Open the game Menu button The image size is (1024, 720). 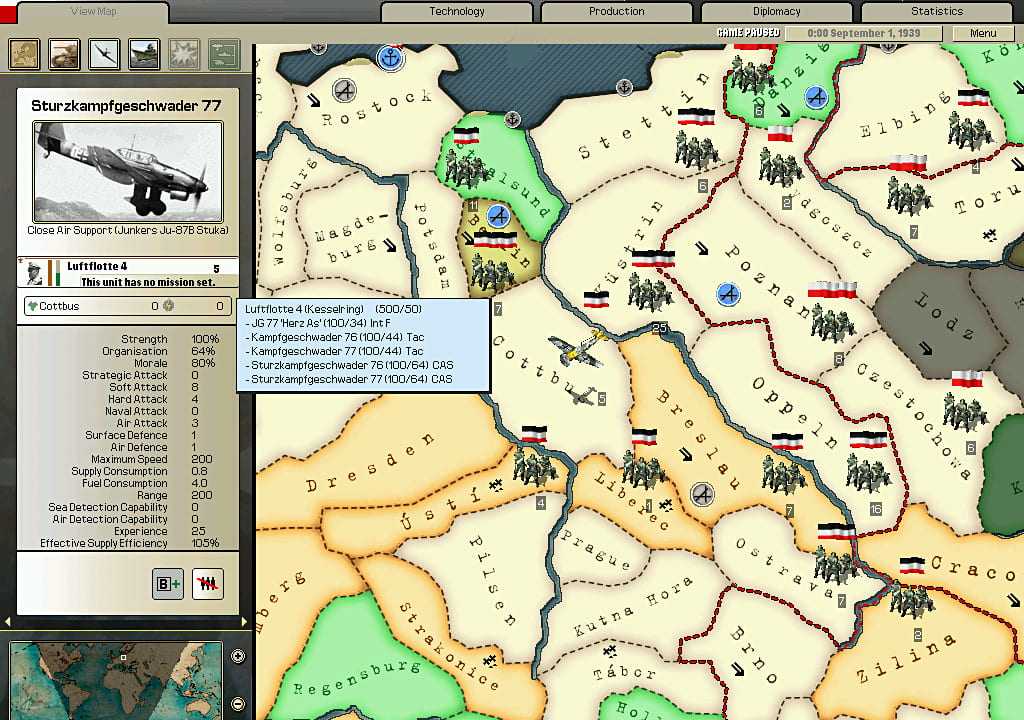pos(983,33)
